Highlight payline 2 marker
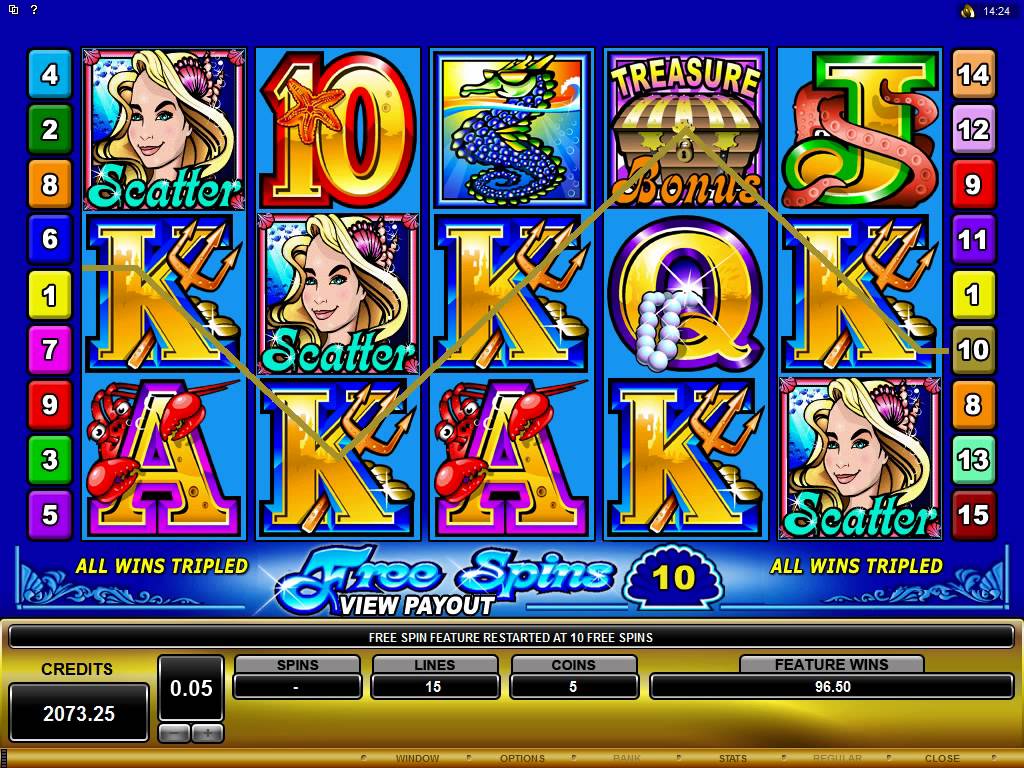Screen dimensions: 1024x768 pyautogui.click(x=50, y=129)
